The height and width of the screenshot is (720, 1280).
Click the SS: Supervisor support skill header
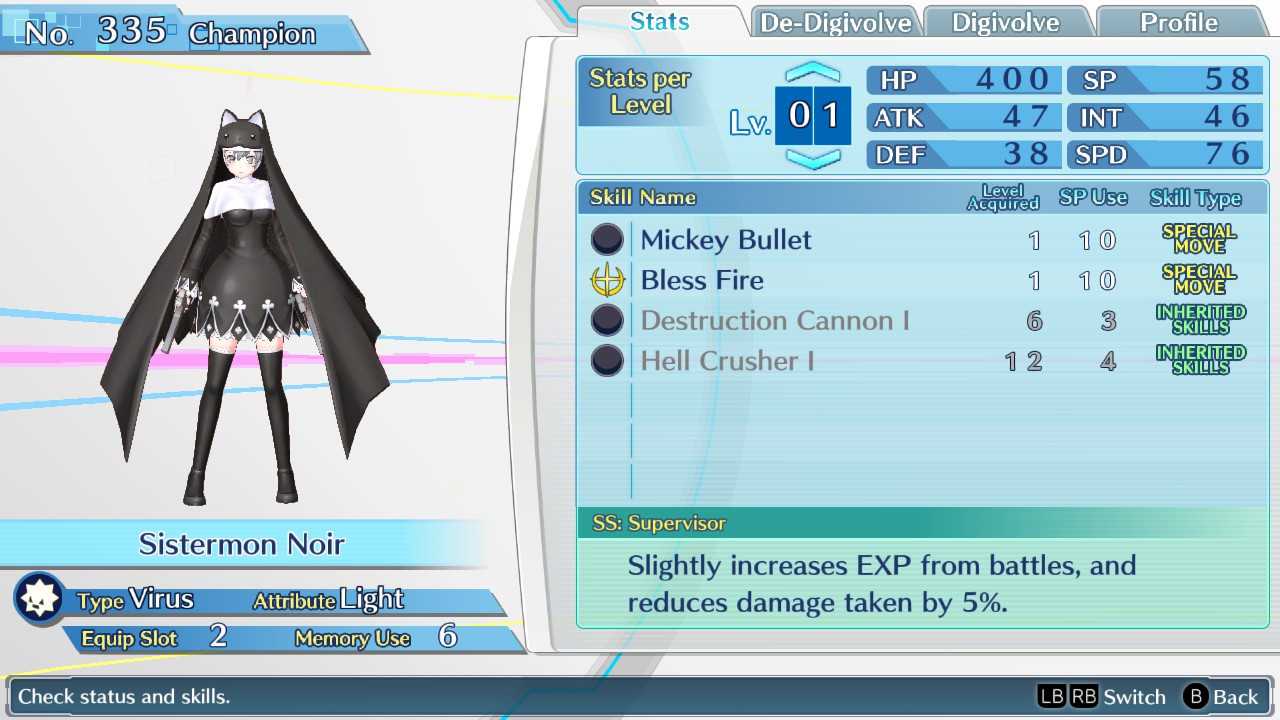[x=660, y=522]
